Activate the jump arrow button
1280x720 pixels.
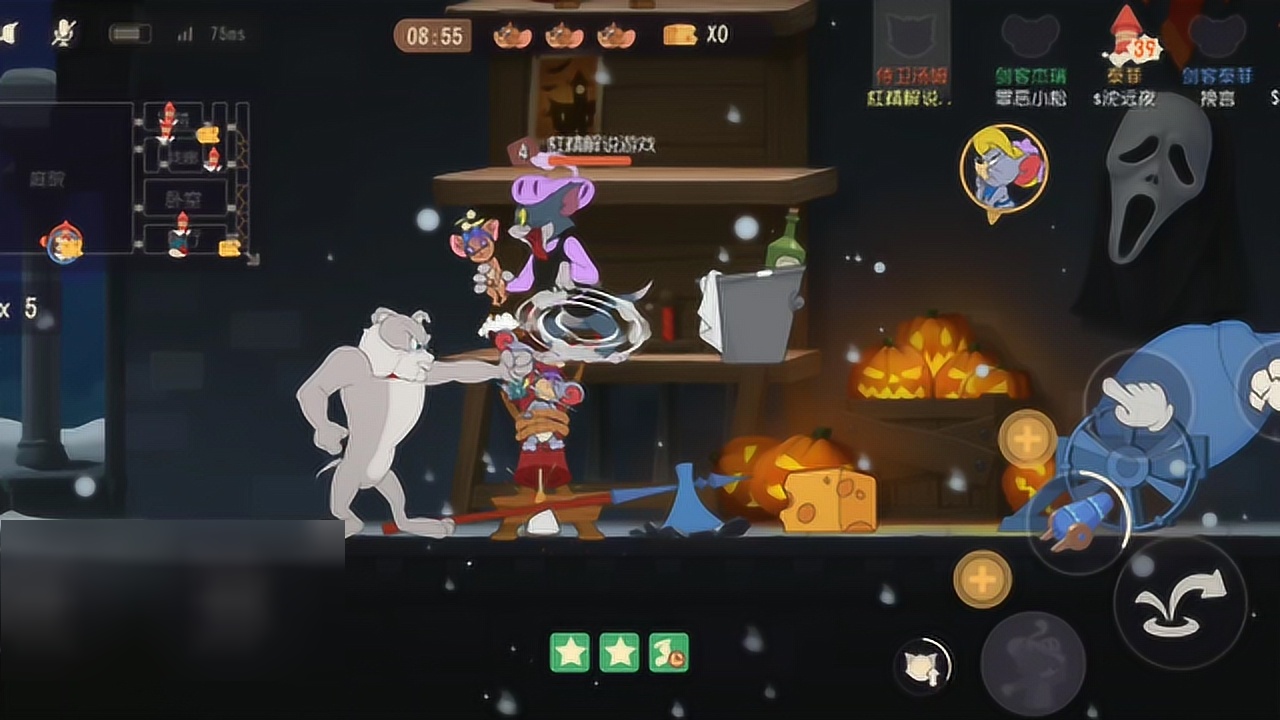pos(1180,603)
